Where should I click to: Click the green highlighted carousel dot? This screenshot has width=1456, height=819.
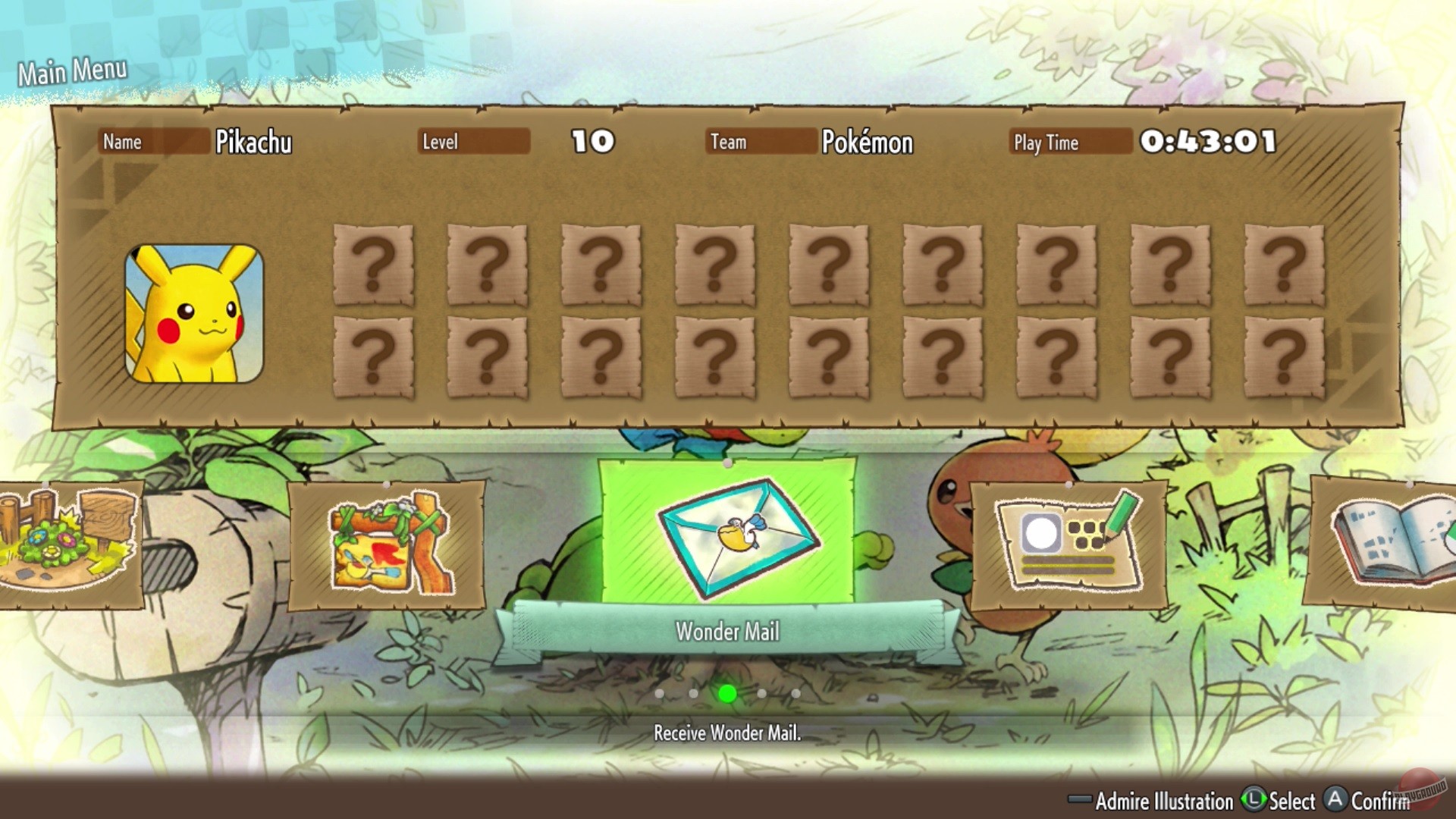[x=728, y=692]
